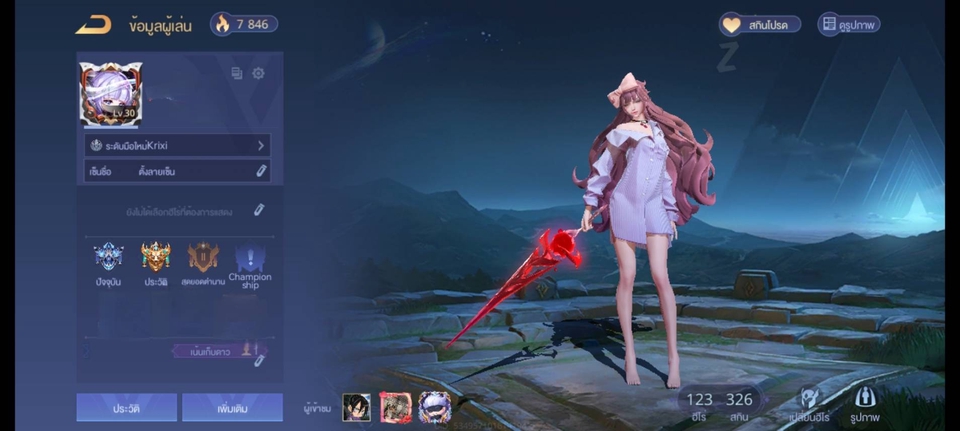Open the ประวัติ button at panel bottom
This screenshot has height=431, width=960.
coord(127,407)
